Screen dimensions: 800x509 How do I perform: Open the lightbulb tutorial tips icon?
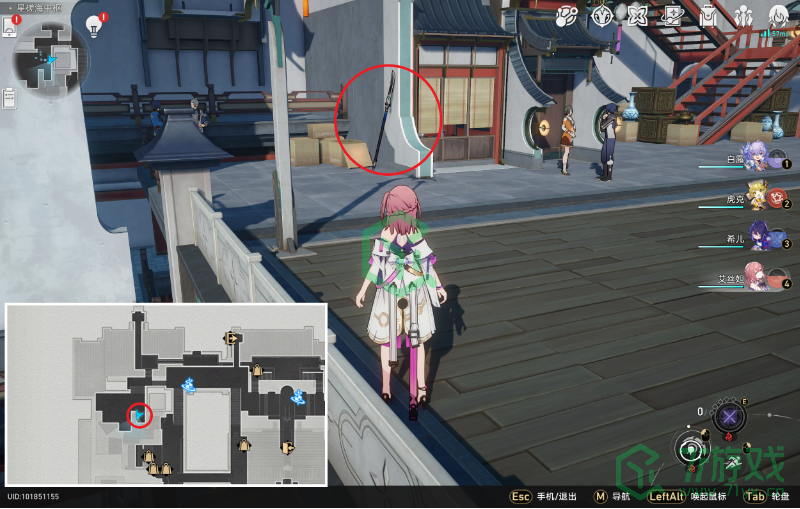click(x=95, y=25)
